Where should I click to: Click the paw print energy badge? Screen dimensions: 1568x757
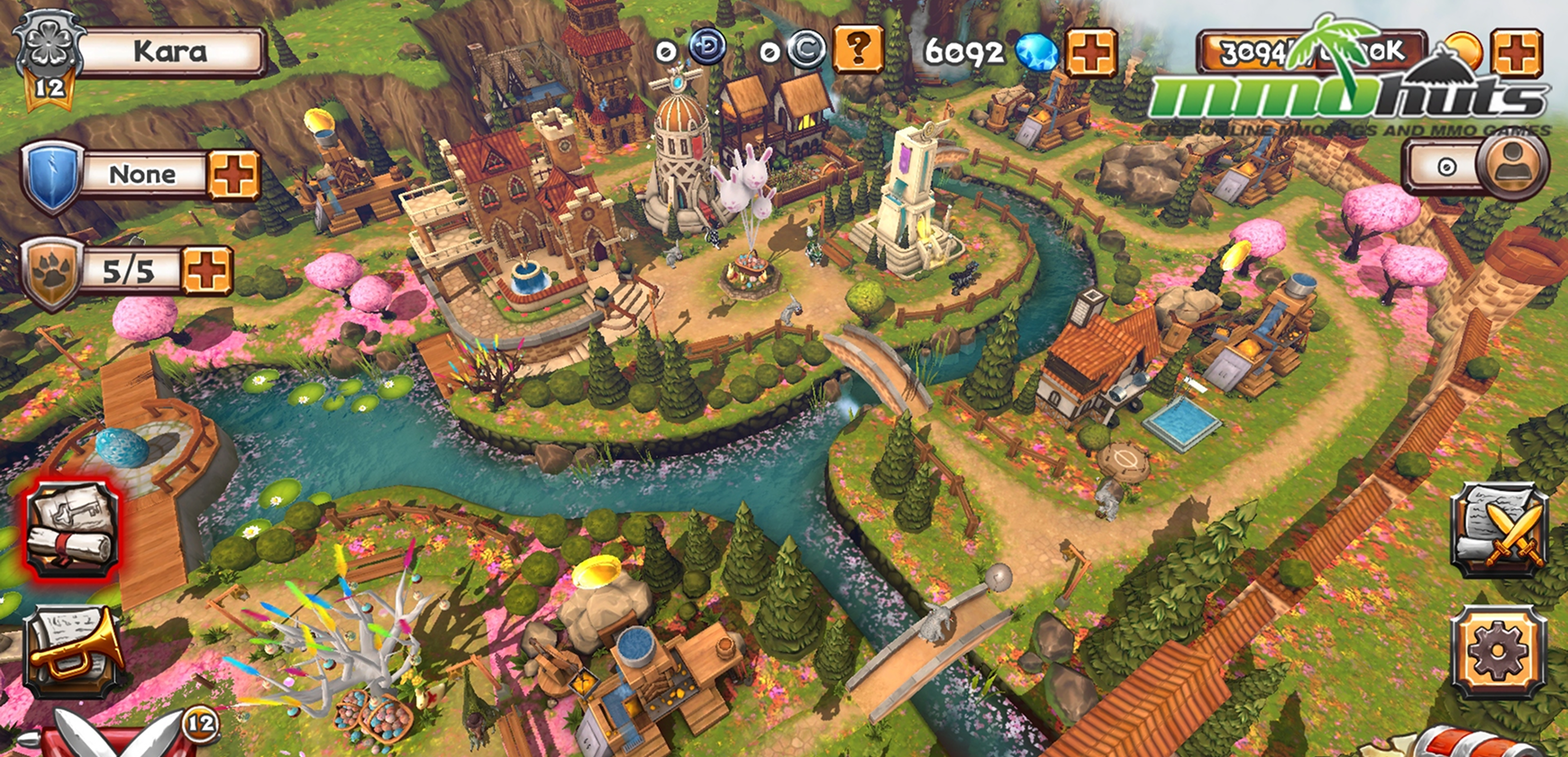(x=52, y=273)
